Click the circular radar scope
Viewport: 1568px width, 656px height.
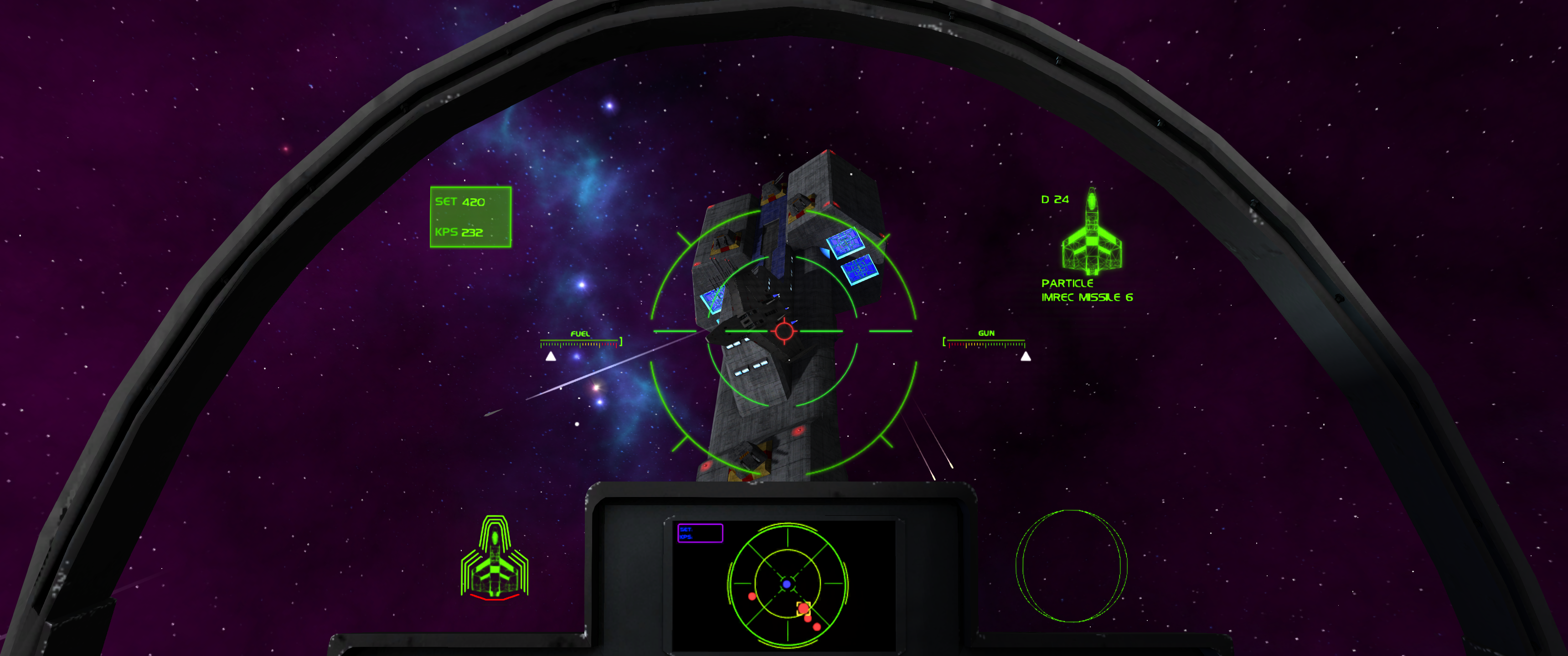point(787,584)
